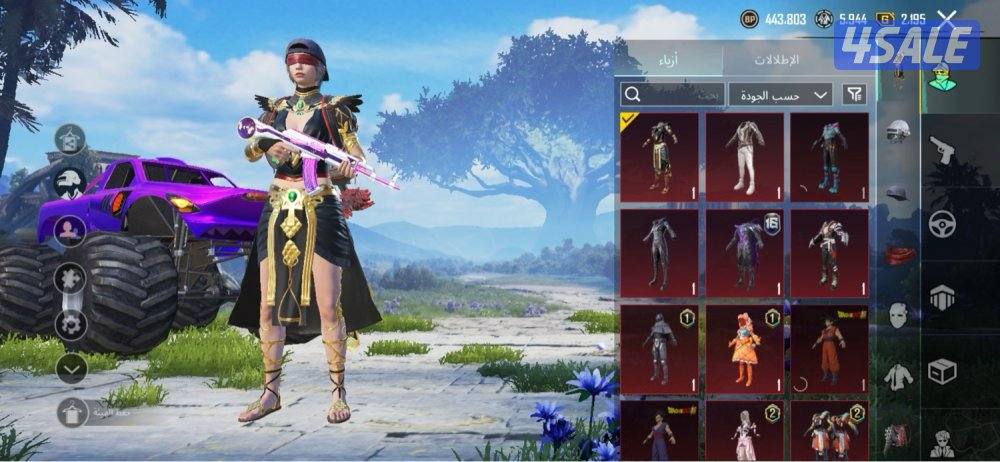Viewport: 1000px width, 462px height.
Task: Close the inventory screen
Action: (x=946, y=17)
